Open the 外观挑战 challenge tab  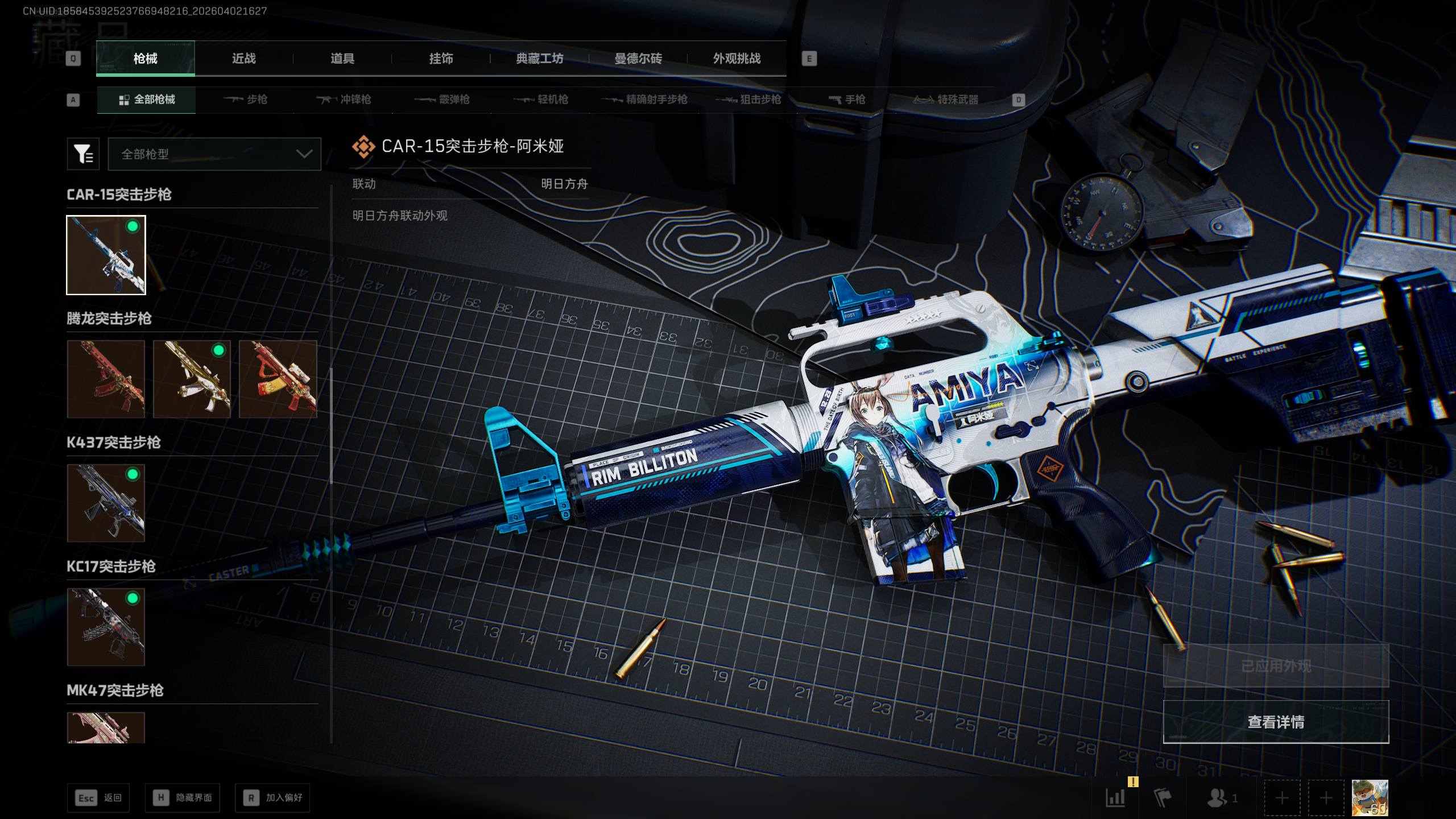point(737,59)
